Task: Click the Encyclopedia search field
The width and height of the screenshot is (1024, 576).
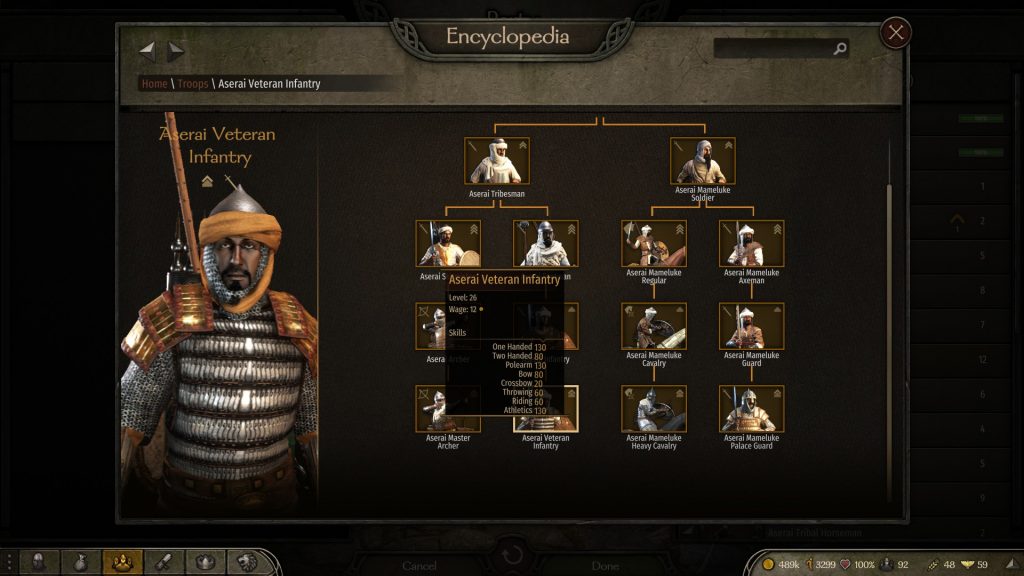Action: point(774,48)
